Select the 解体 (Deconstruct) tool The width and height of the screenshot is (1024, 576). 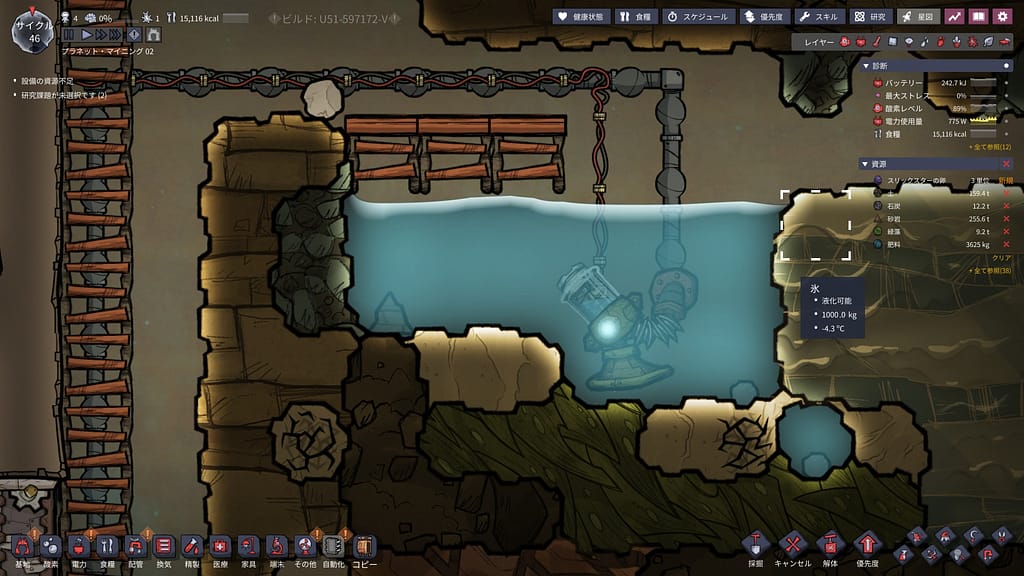coord(829,546)
